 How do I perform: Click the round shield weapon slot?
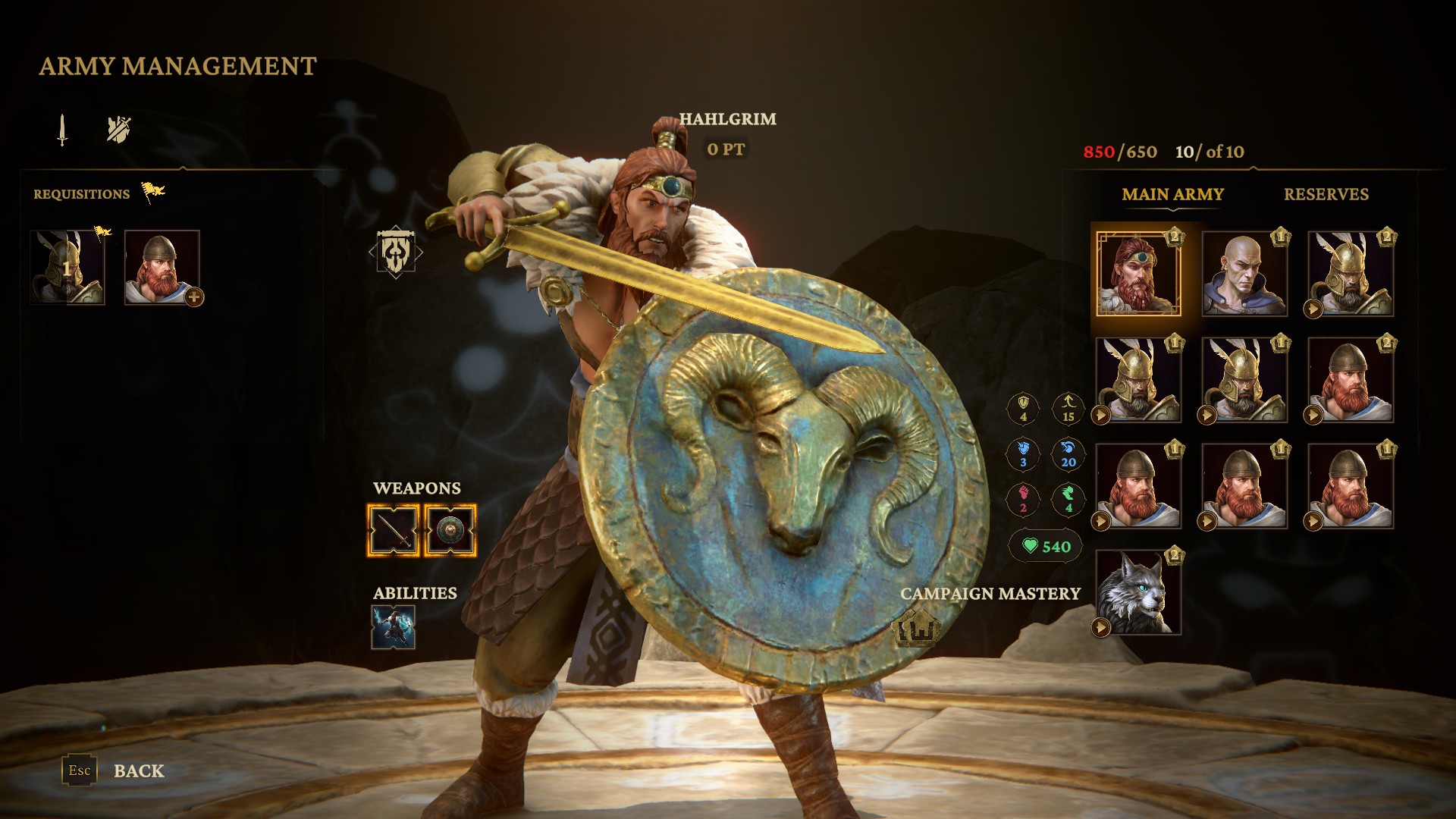point(450,530)
